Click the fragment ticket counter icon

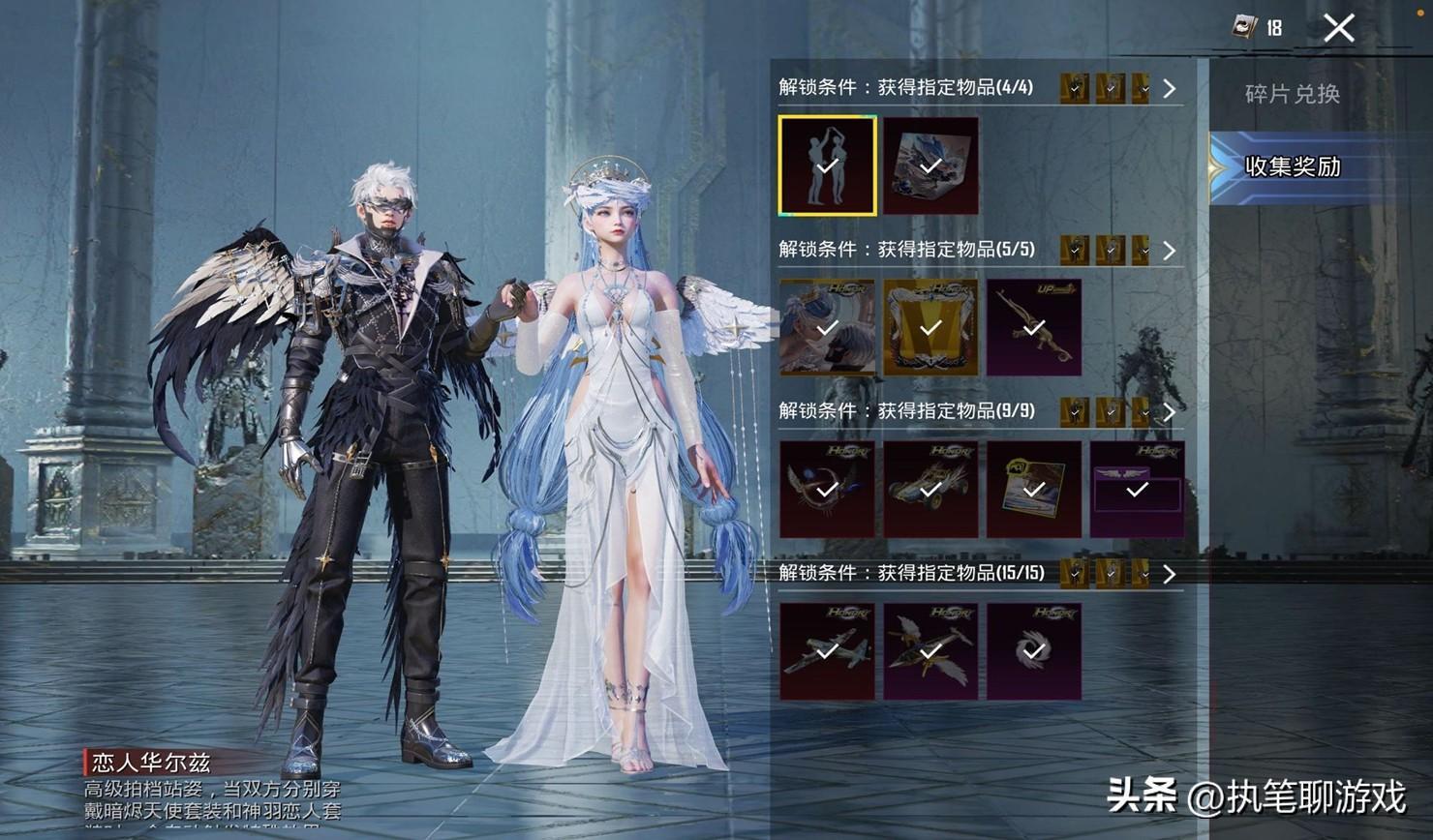pos(1244,27)
